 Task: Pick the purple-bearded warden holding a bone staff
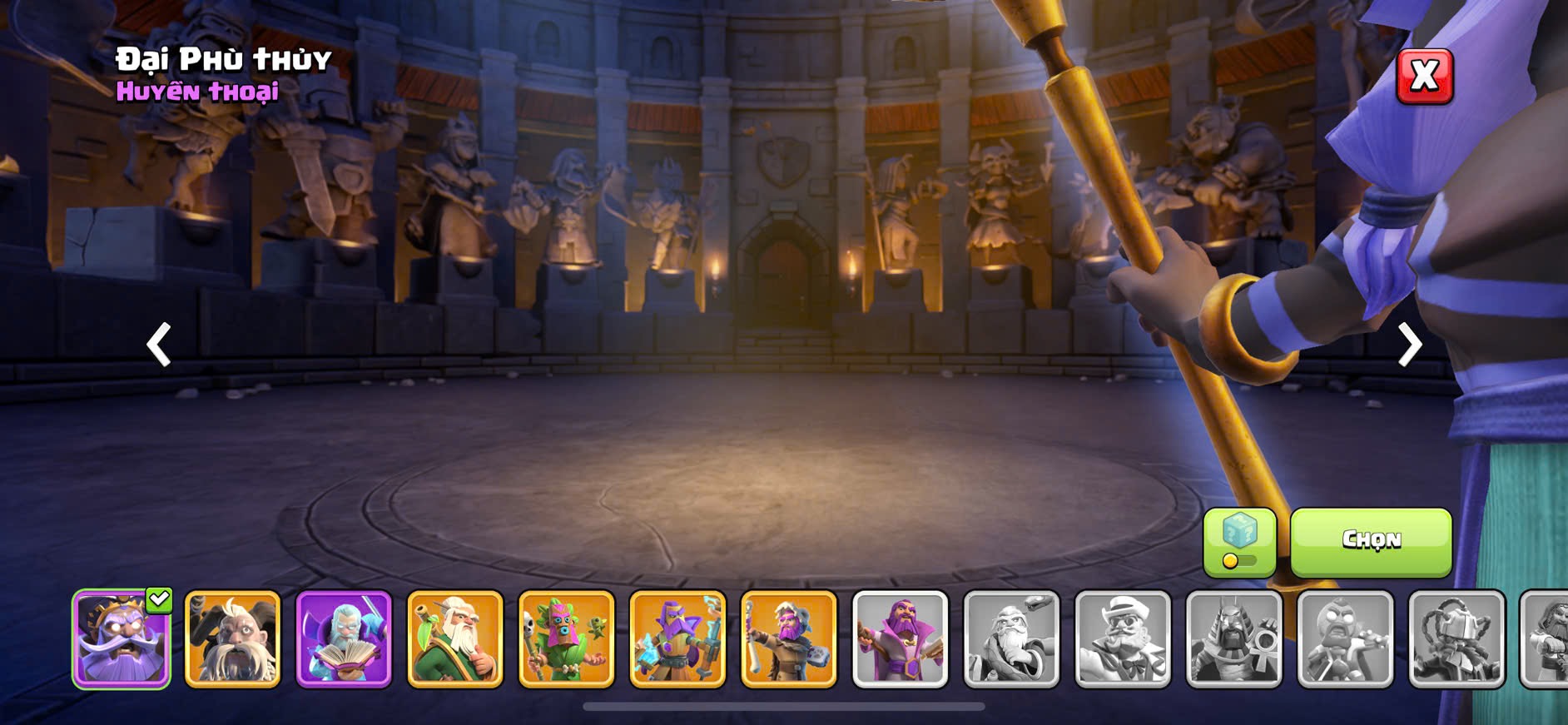click(x=789, y=639)
